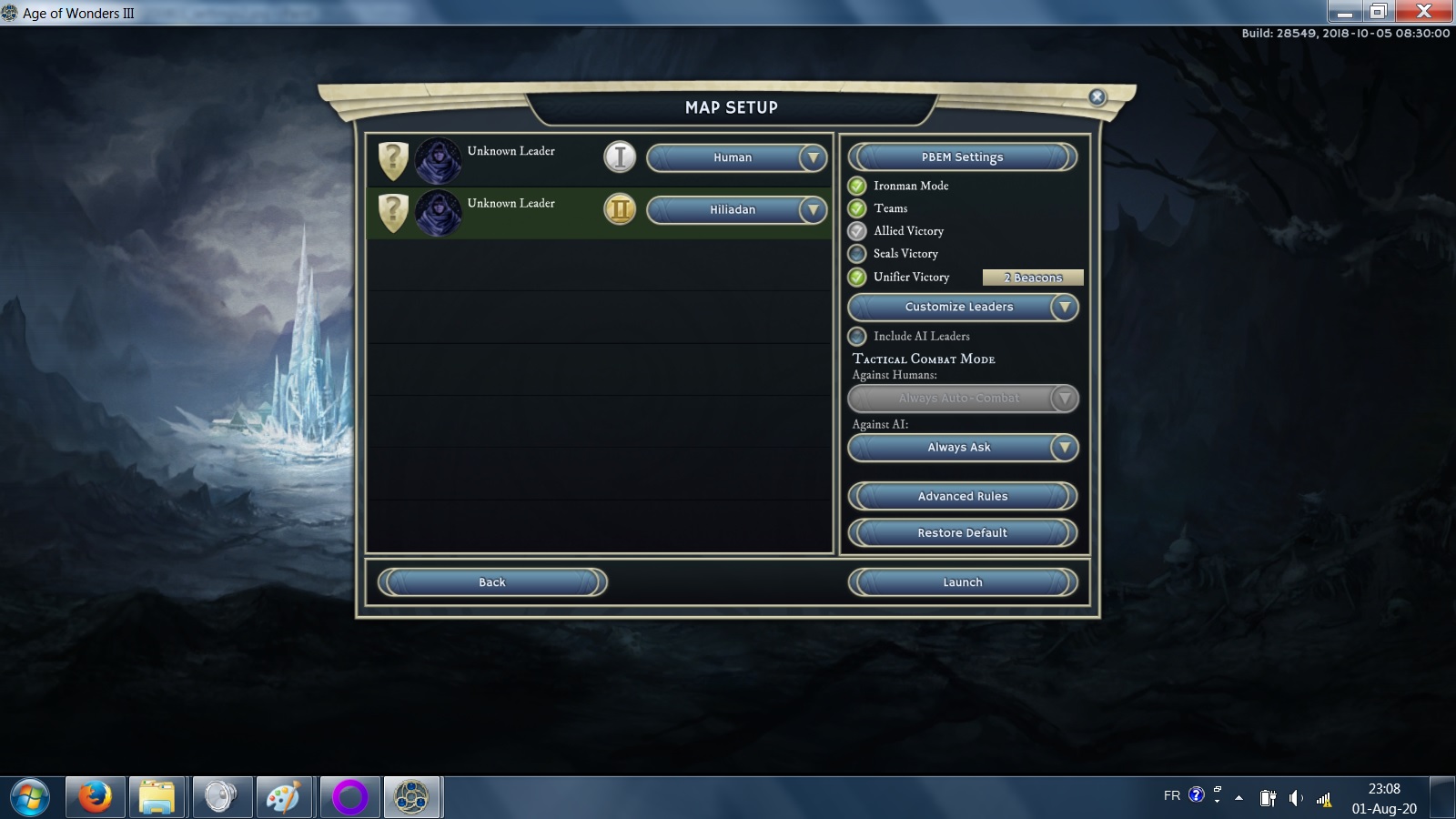This screenshot has width=1456, height=819.
Task: Open the Customize Leaders dropdown
Action: [963, 308]
